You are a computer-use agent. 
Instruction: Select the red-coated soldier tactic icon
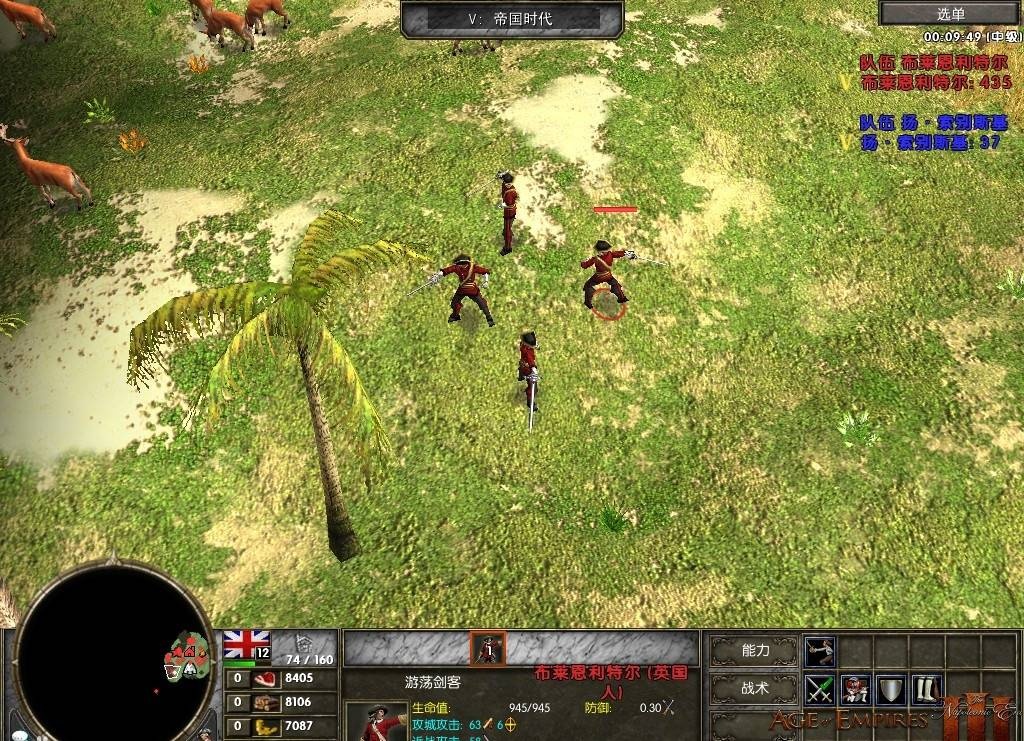point(855,689)
